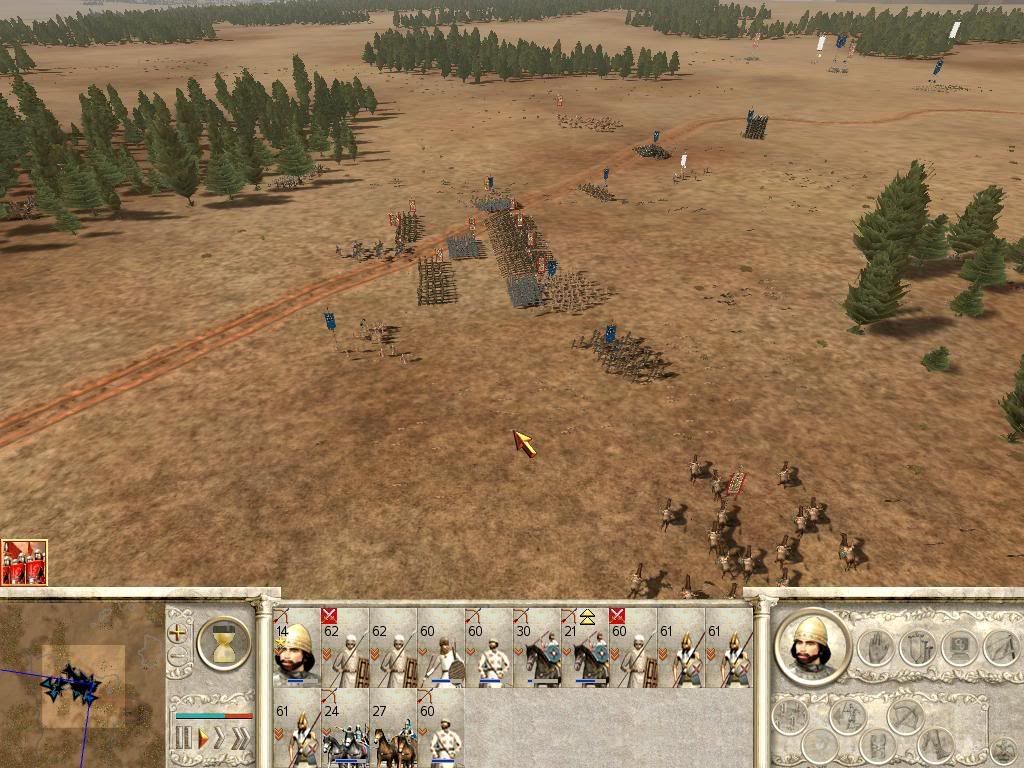This screenshot has height=768, width=1024.
Task: Set the triple-chevron fastest battle speed
Action: (241, 738)
